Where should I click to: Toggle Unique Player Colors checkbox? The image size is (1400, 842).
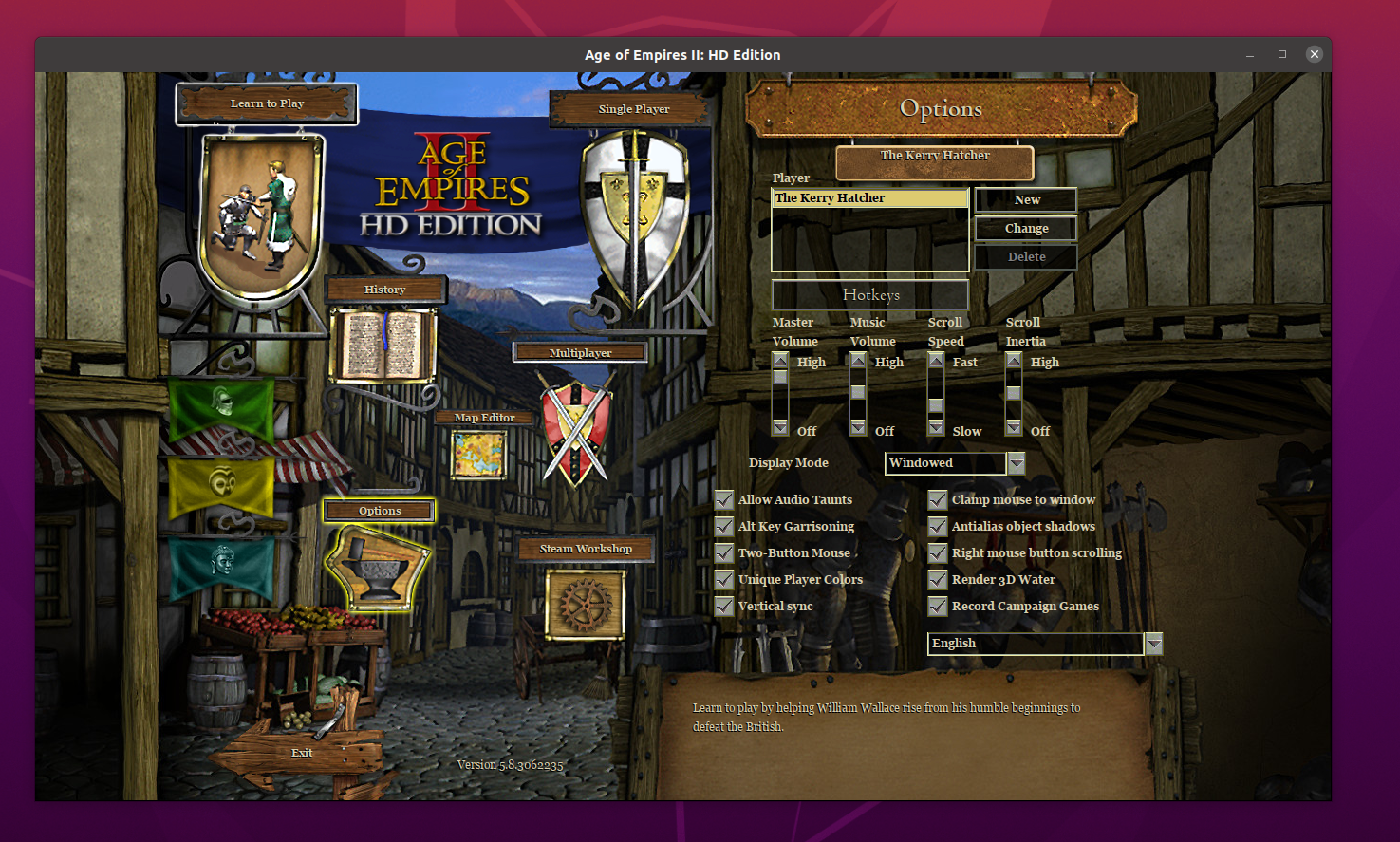[x=724, y=580]
